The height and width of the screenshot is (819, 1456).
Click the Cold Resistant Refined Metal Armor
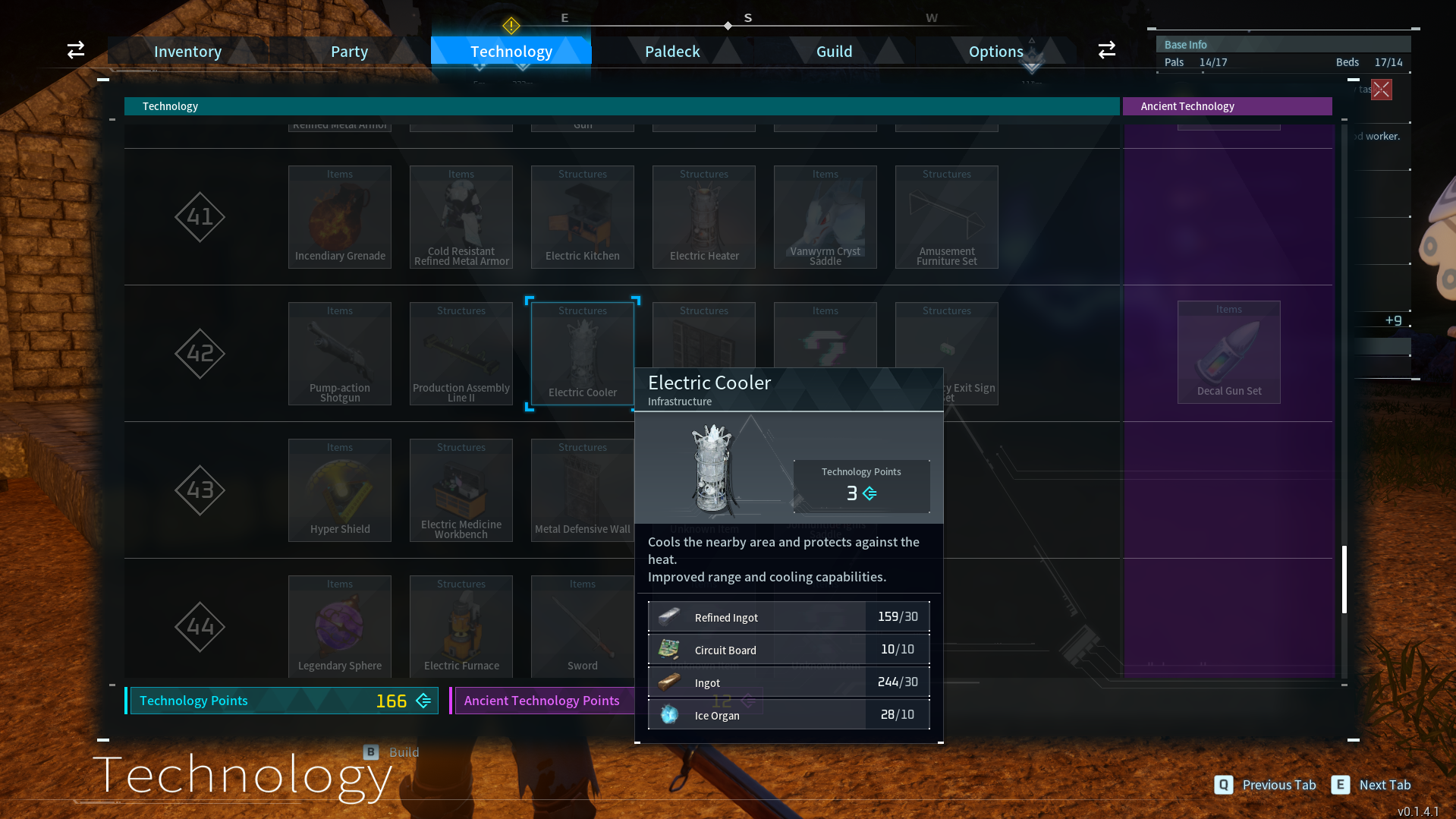(461, 216)
